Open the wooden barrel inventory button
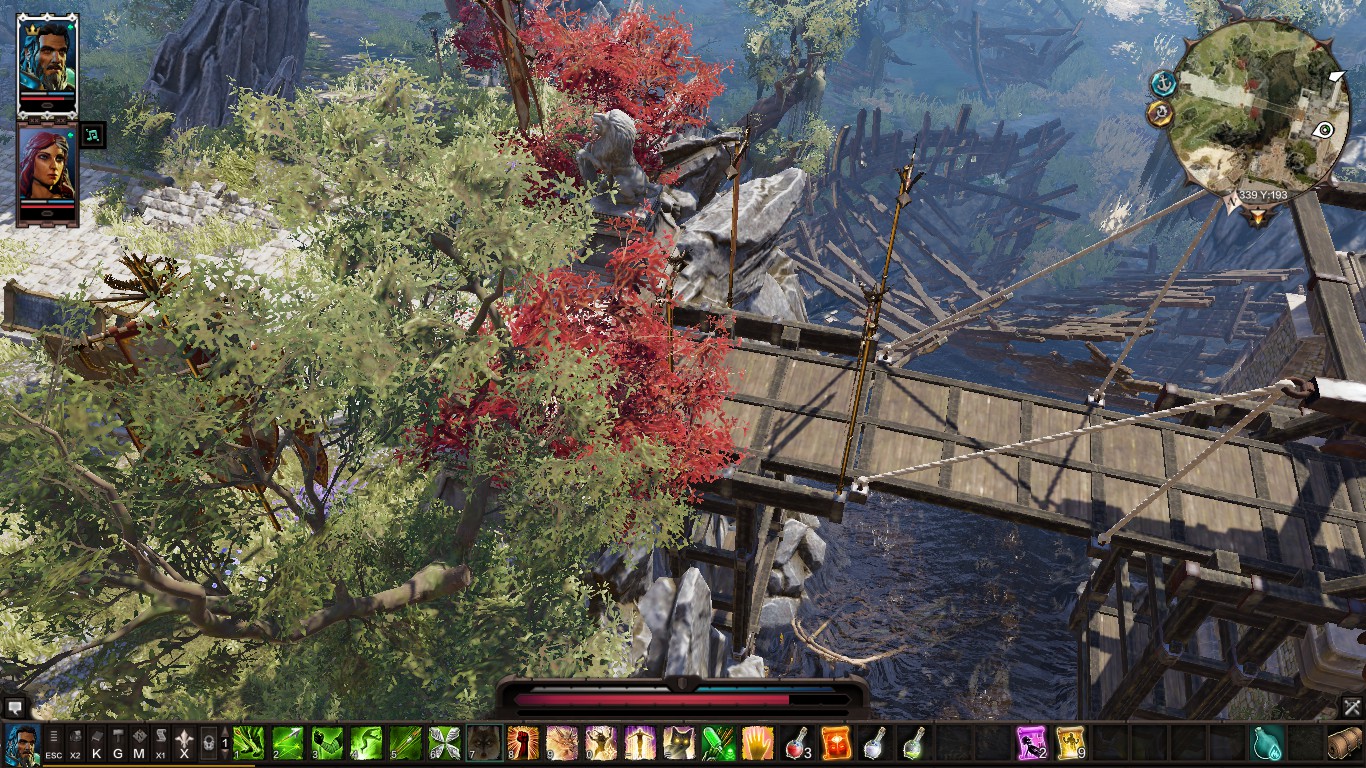This screenshot has height=768, width=1366. coord(1345,743)
